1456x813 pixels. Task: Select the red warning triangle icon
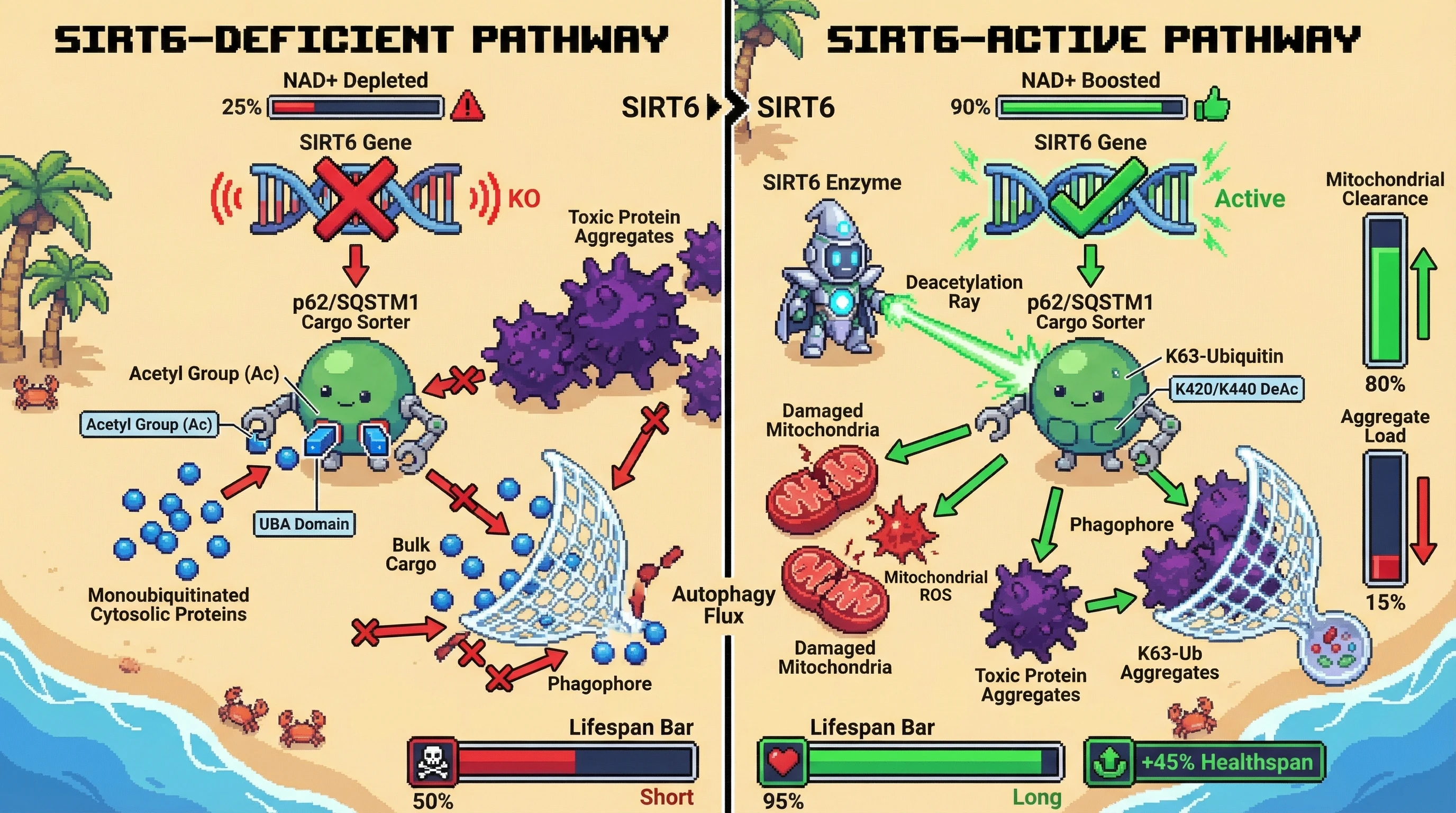(467, 107)
